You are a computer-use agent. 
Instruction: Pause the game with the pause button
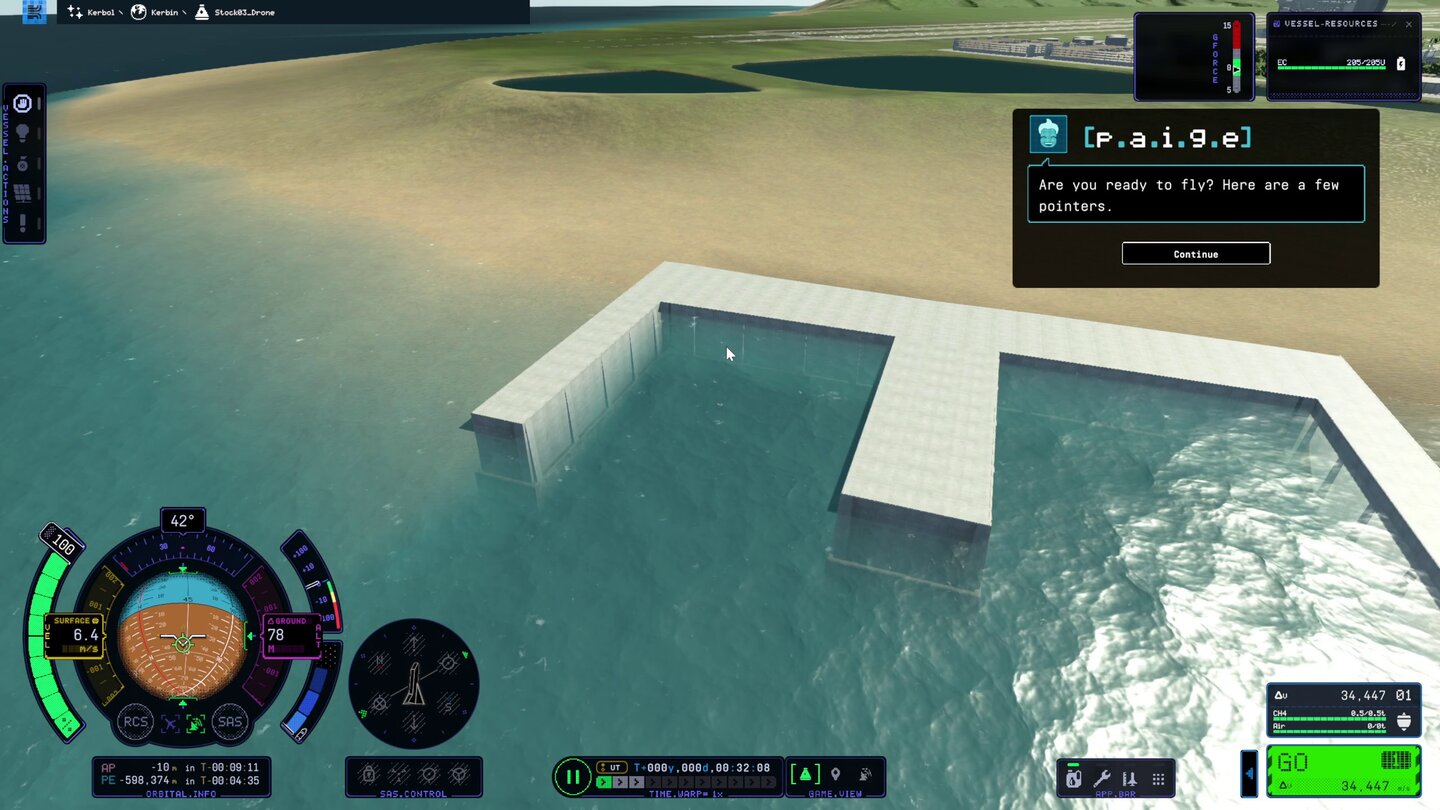click(573, 777)
